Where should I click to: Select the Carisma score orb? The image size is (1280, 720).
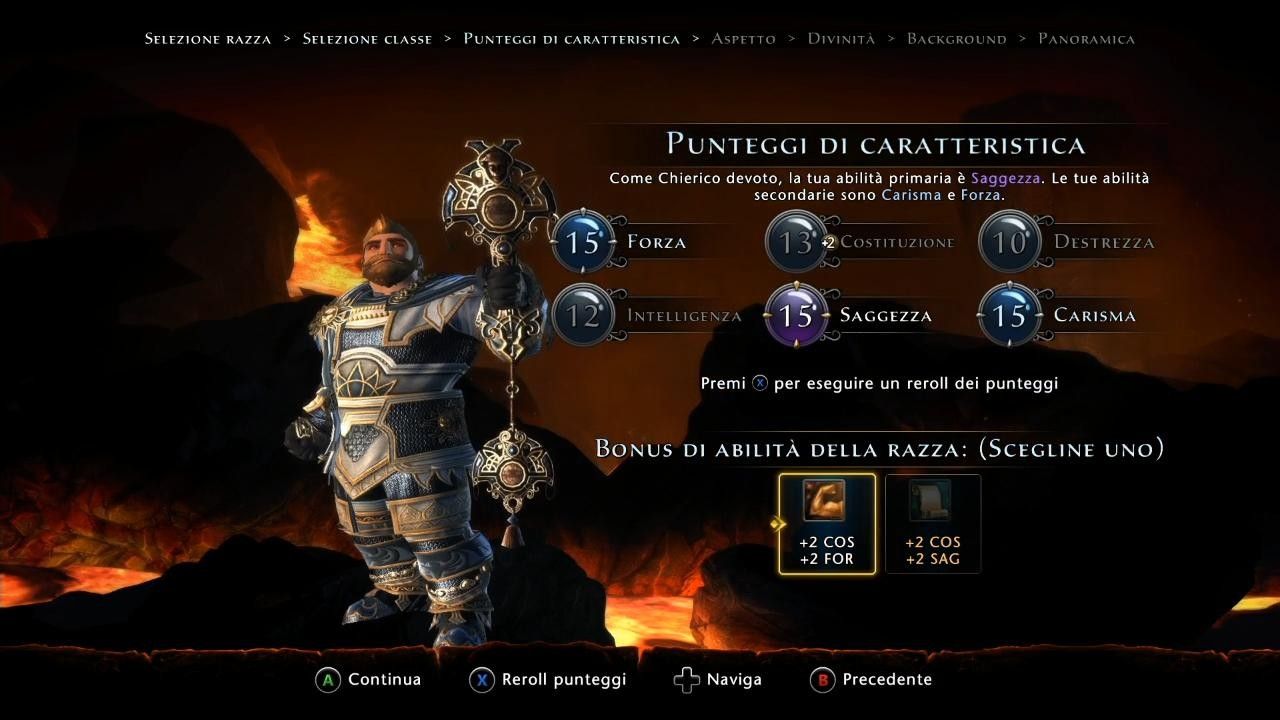click(1010, 316)
